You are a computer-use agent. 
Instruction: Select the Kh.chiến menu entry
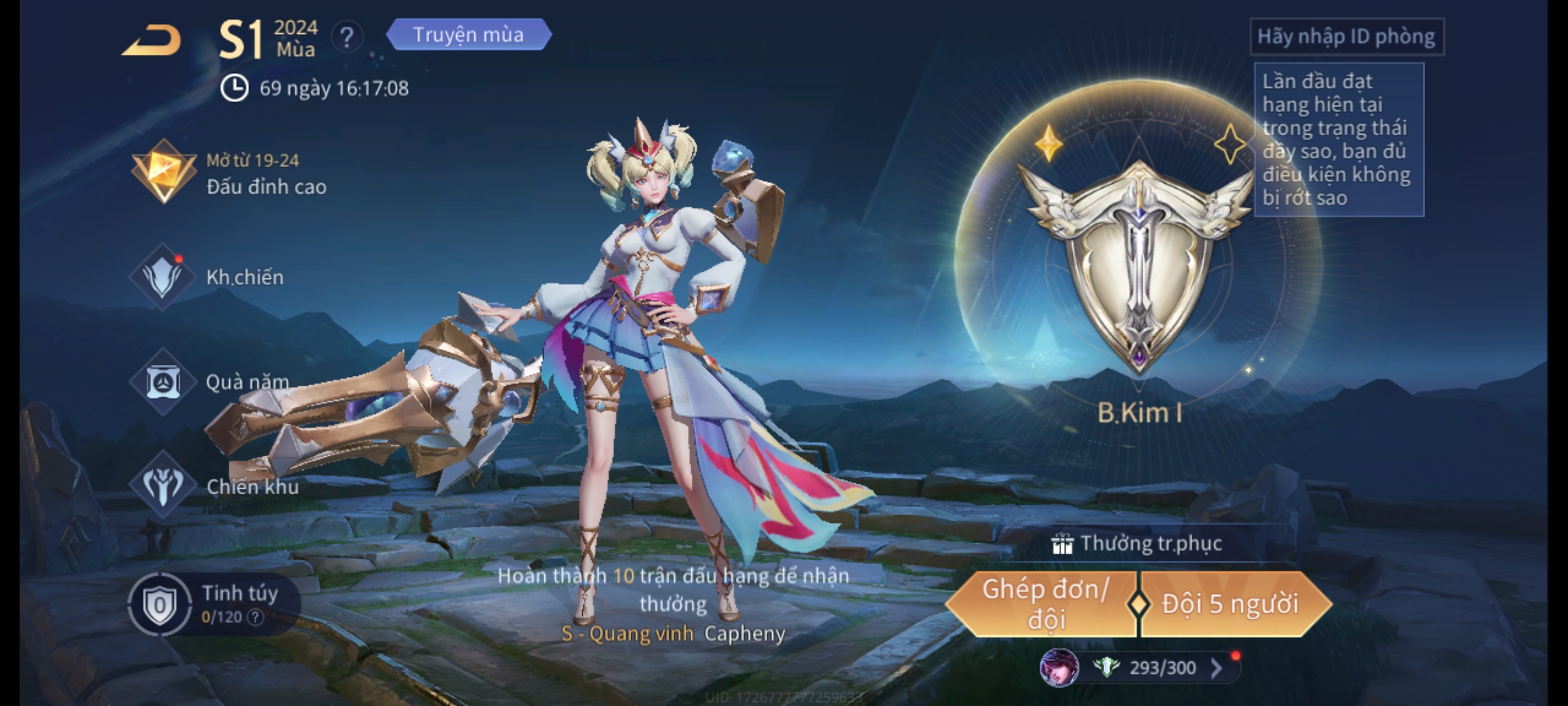pos(208,277)
